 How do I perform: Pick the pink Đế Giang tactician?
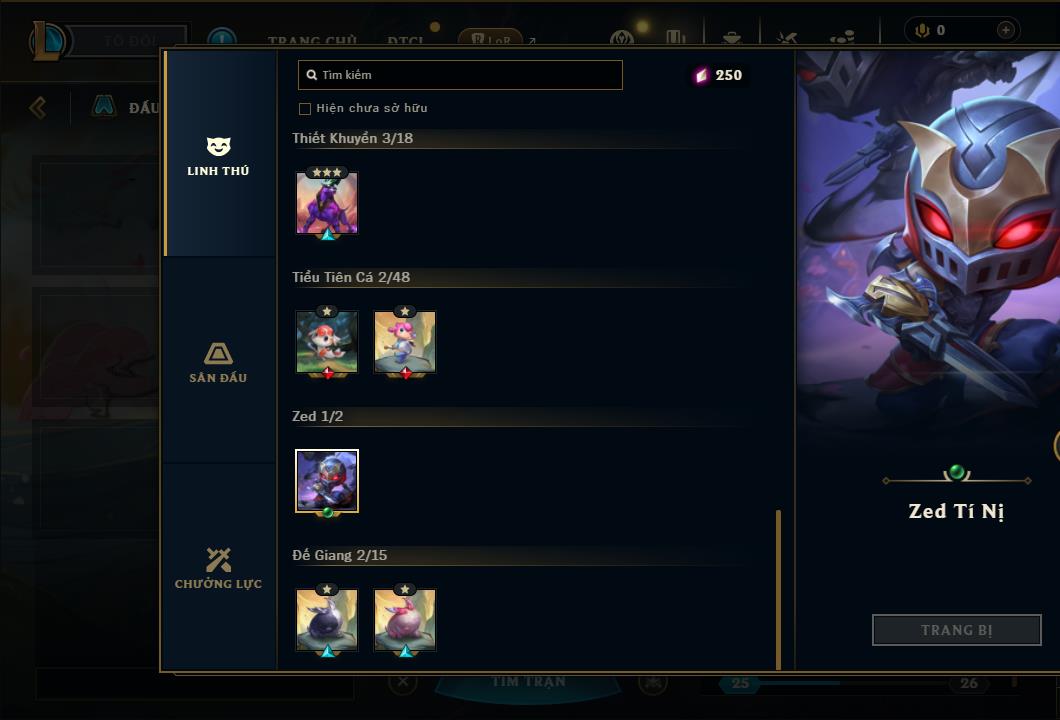(x=405, y=620)
